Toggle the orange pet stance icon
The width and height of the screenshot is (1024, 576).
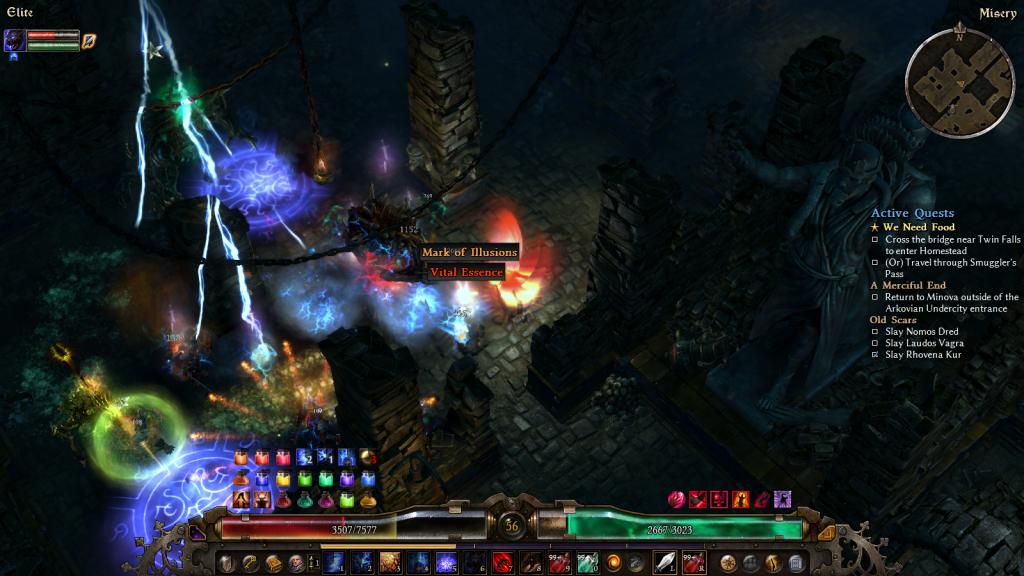(89, 41)
